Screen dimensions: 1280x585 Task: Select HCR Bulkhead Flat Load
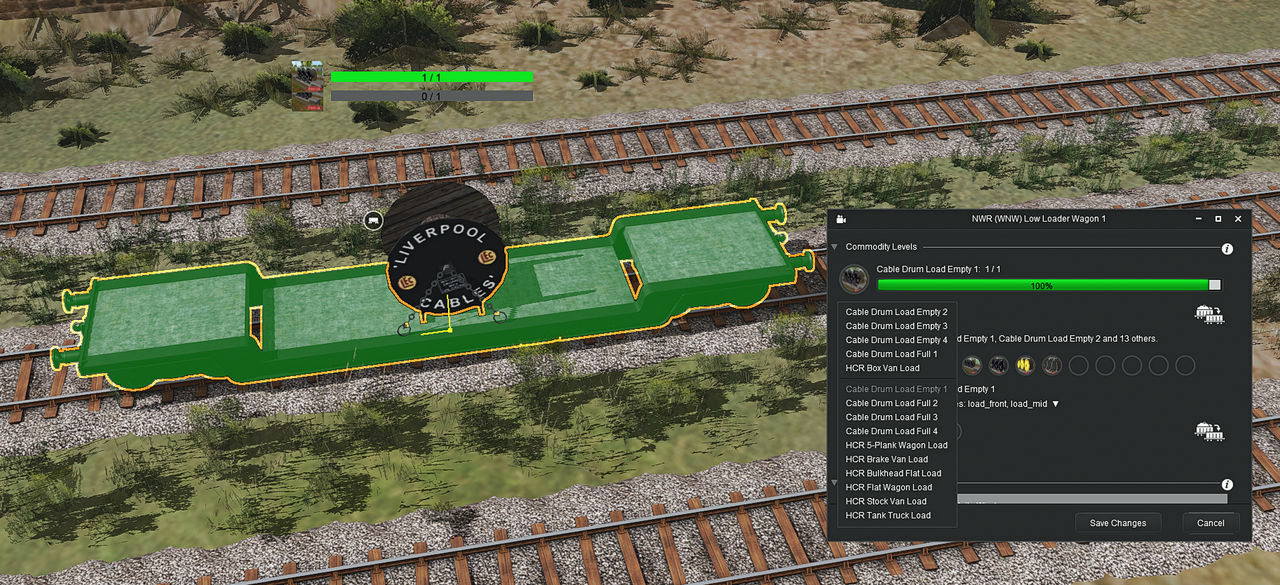893,473
